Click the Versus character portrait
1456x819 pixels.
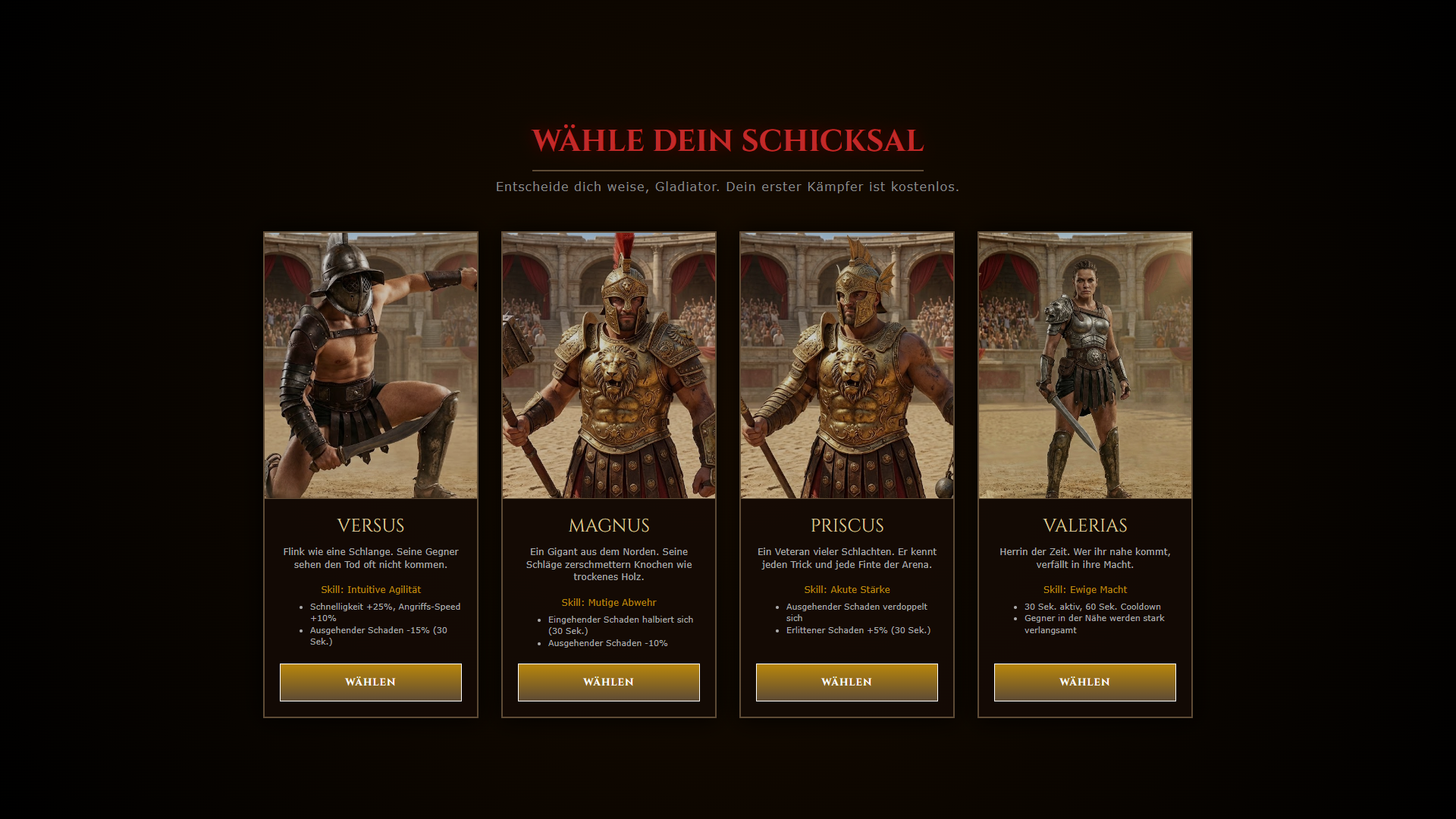pyautogui.click(x=370, y=365)
